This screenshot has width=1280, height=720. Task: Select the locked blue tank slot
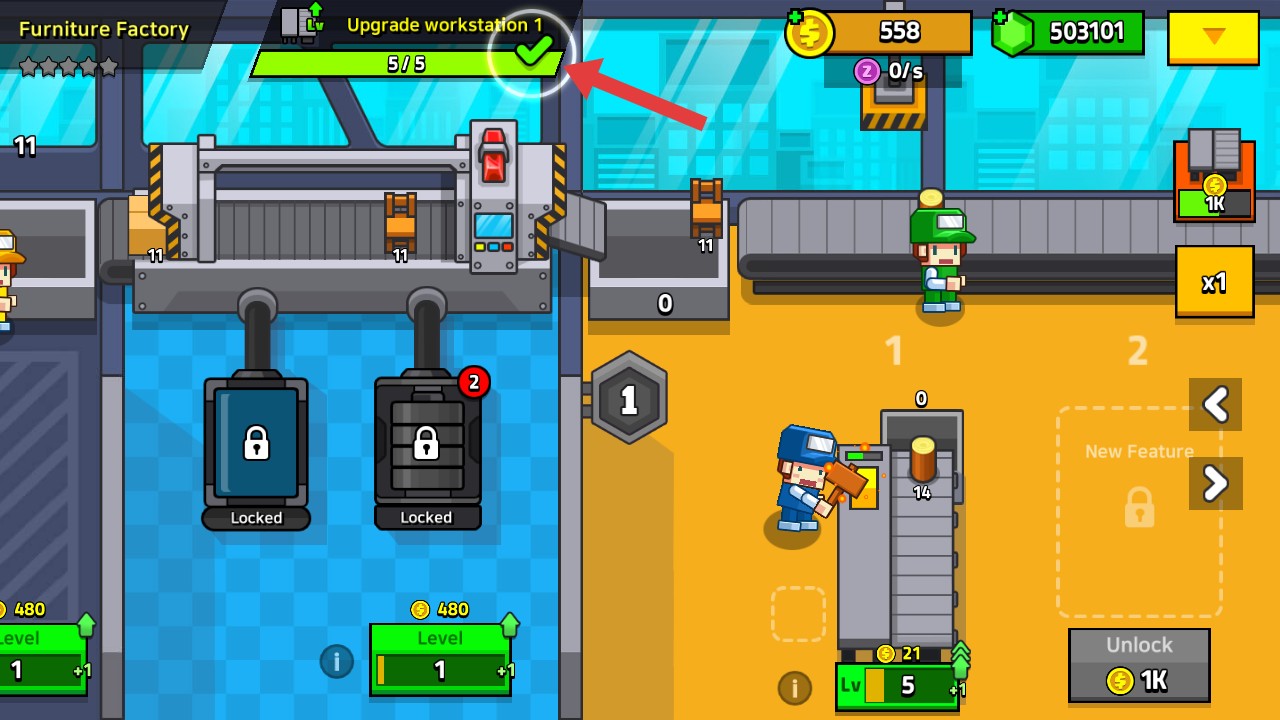256,443
